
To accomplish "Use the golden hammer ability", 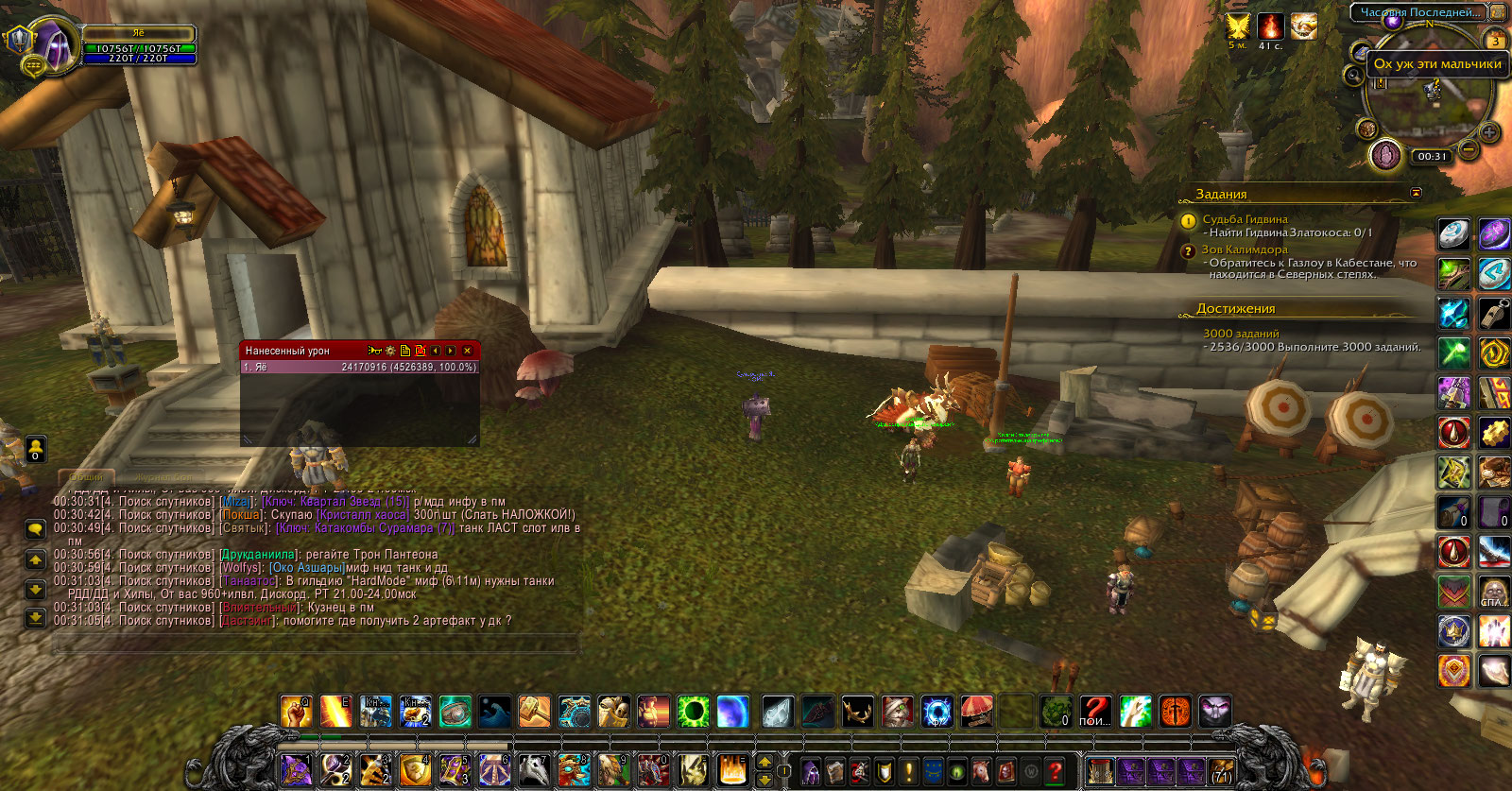I will pyautogui.click(x=534, y=712).
